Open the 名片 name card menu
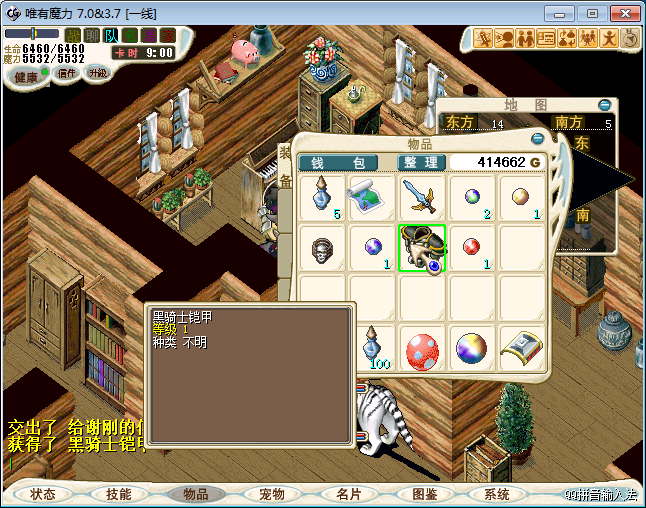646x508 pixels. click(x=348, y=494)
